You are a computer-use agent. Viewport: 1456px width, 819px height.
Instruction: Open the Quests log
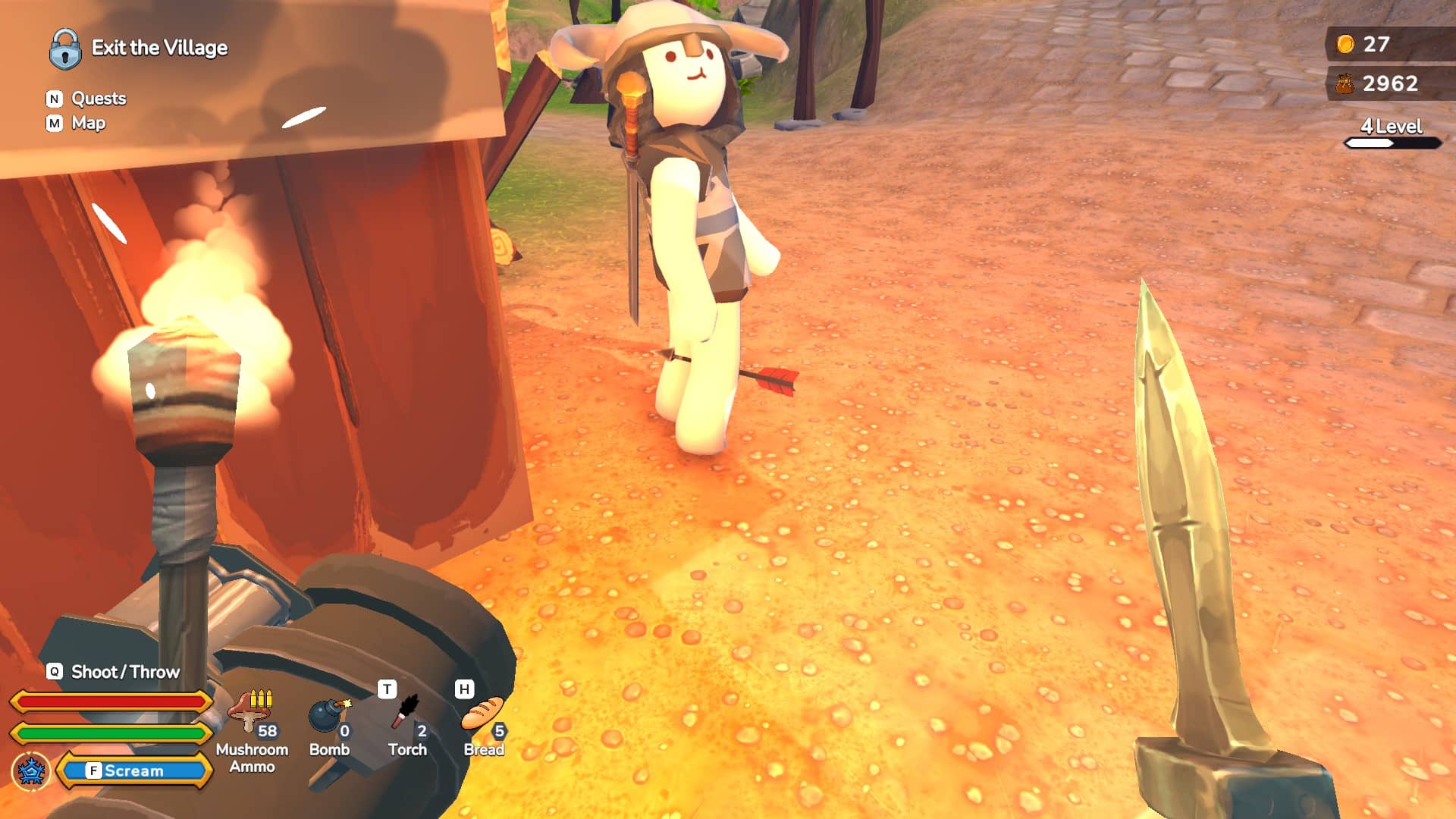(98, 99)
